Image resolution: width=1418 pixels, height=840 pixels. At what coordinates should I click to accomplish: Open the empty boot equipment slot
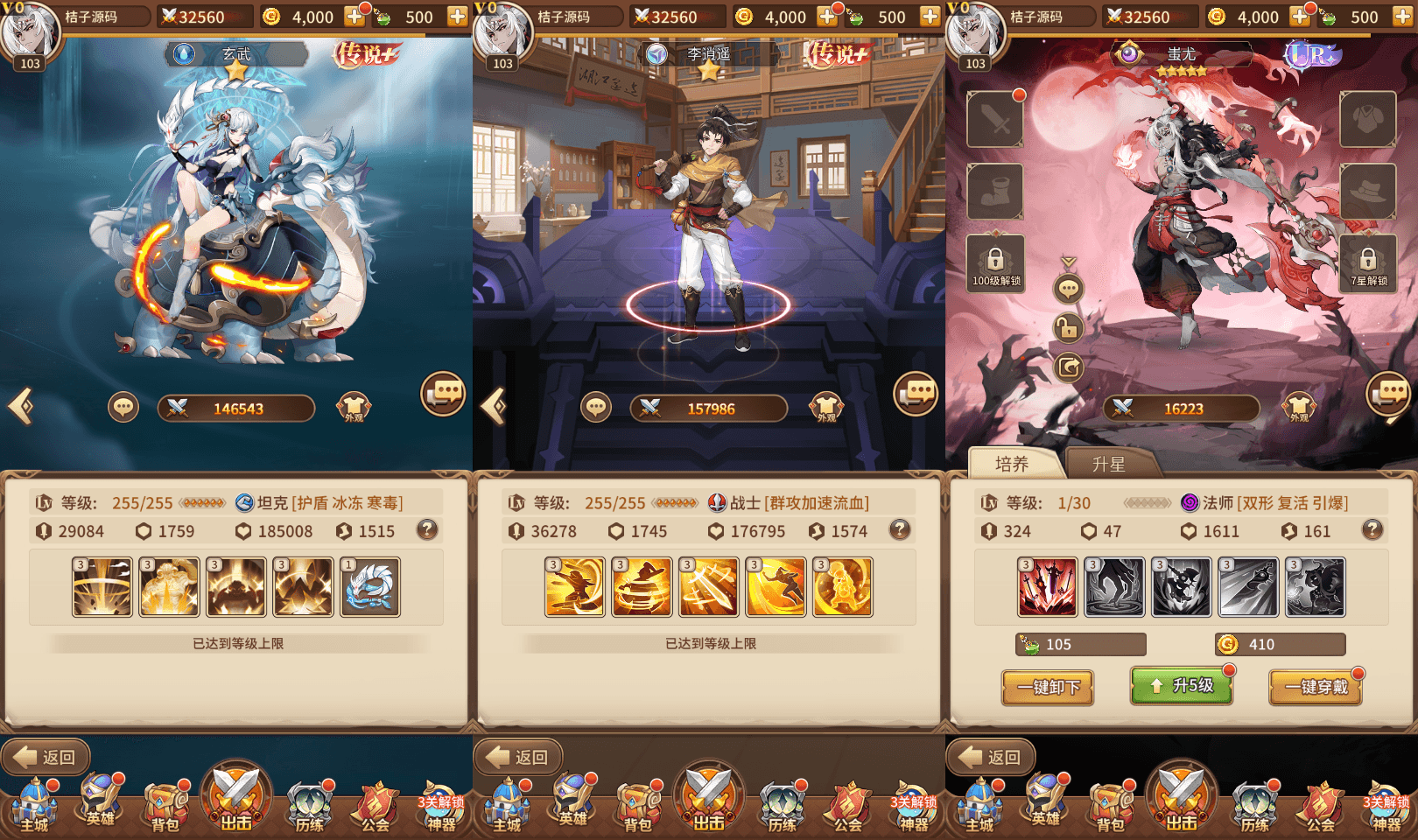pos(995,191)
